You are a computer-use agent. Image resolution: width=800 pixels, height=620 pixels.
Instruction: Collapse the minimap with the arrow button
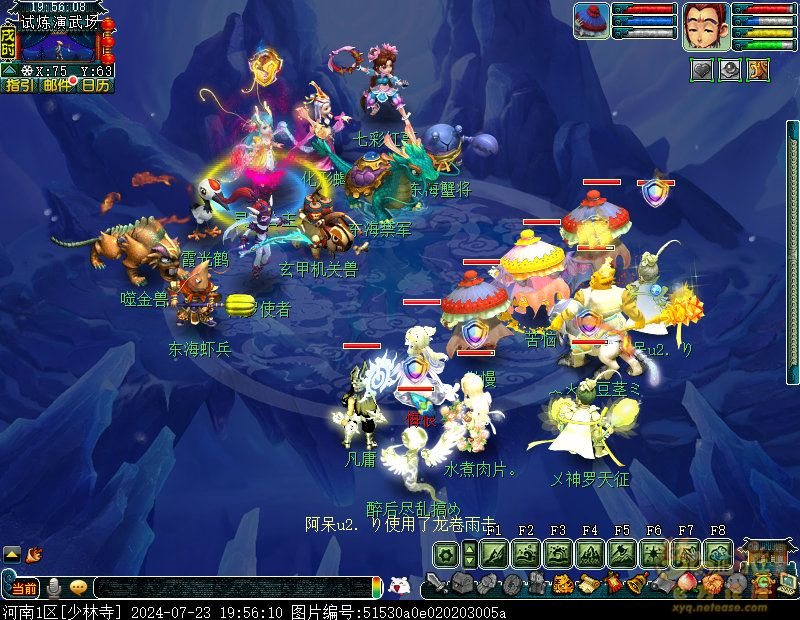click(x=9, y=71)
